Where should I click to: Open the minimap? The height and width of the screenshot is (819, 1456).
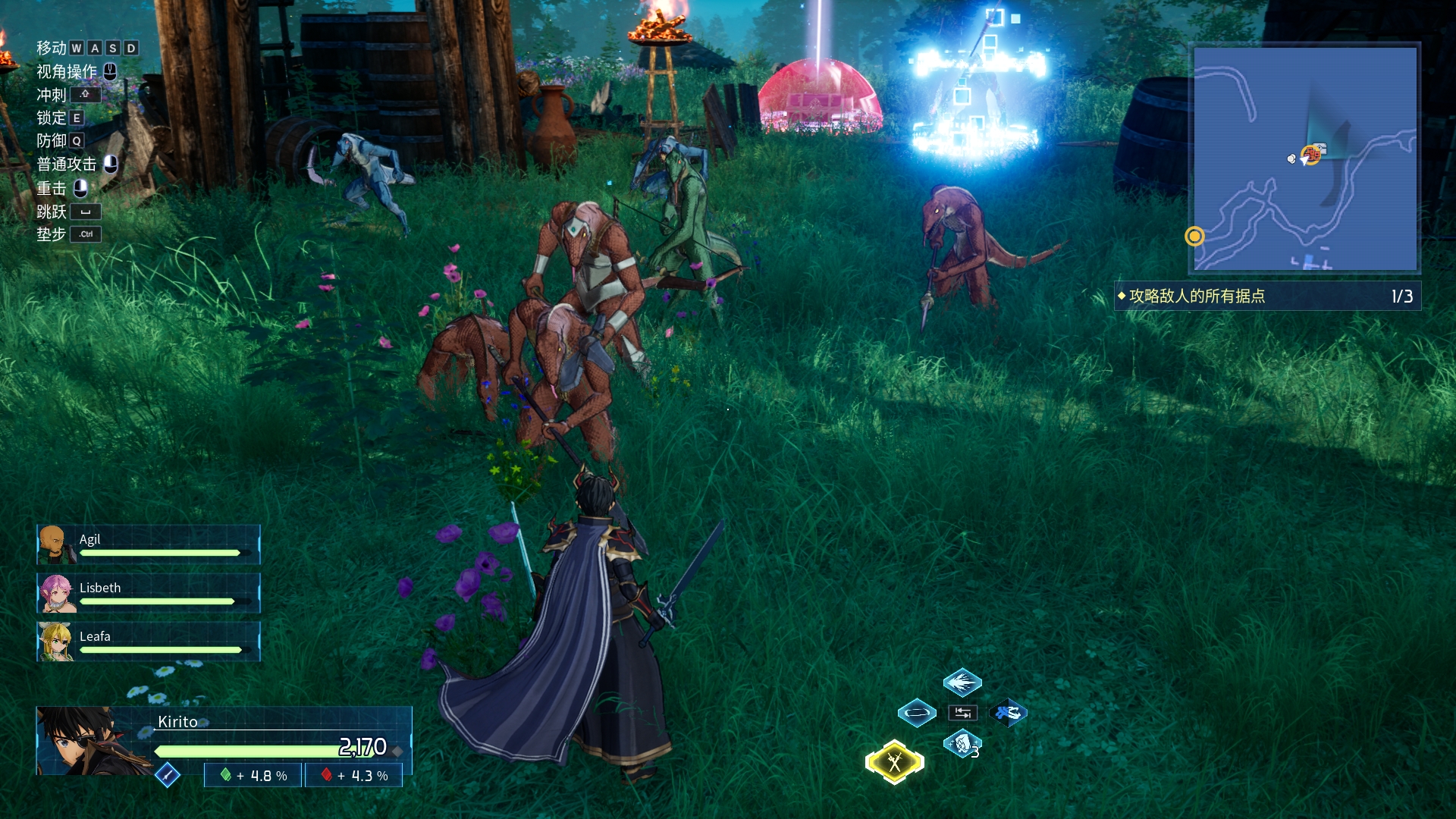pyautogui.click(x=1304, y=158)
